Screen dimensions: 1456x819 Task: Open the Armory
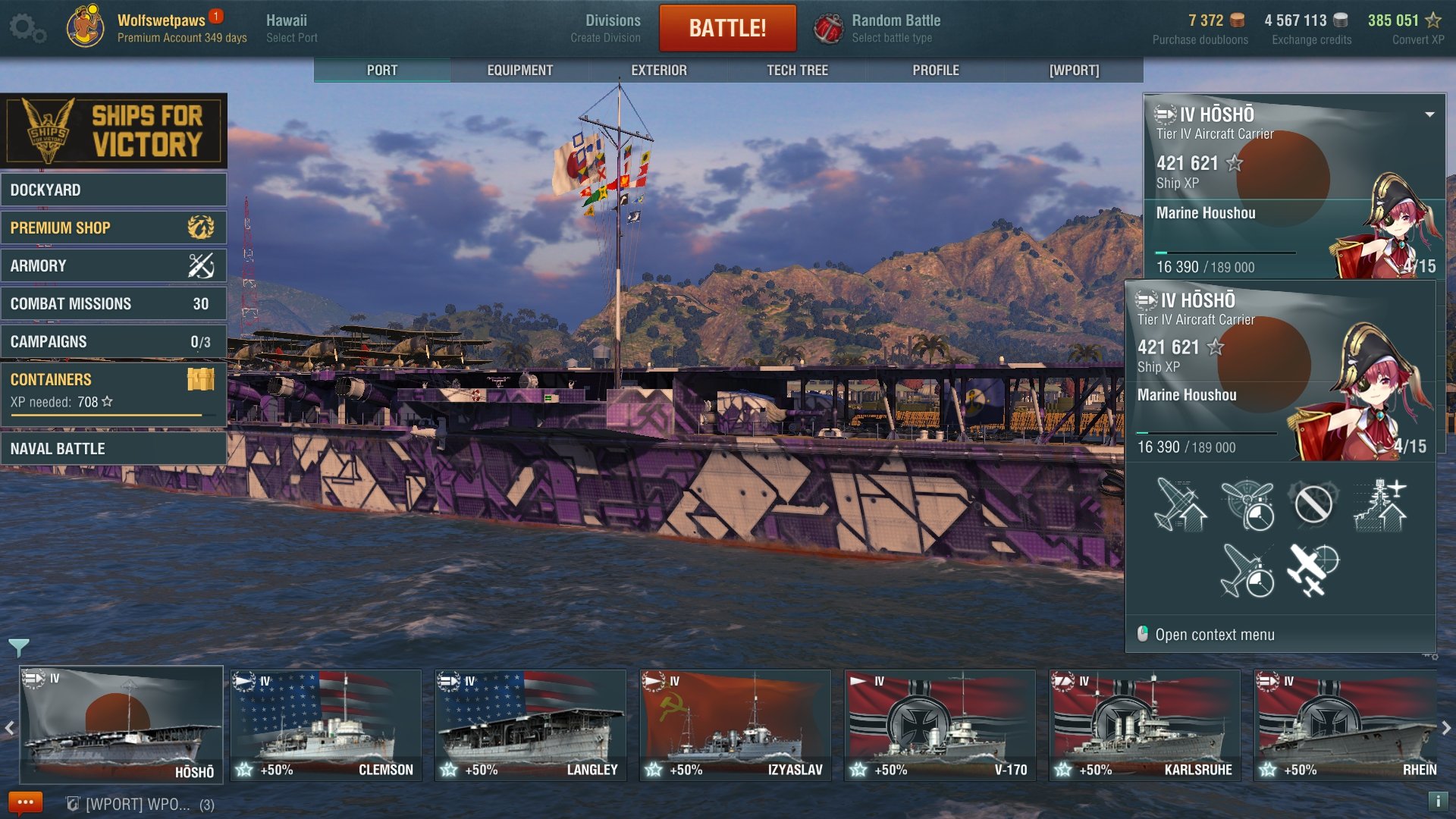pos(114,265)
